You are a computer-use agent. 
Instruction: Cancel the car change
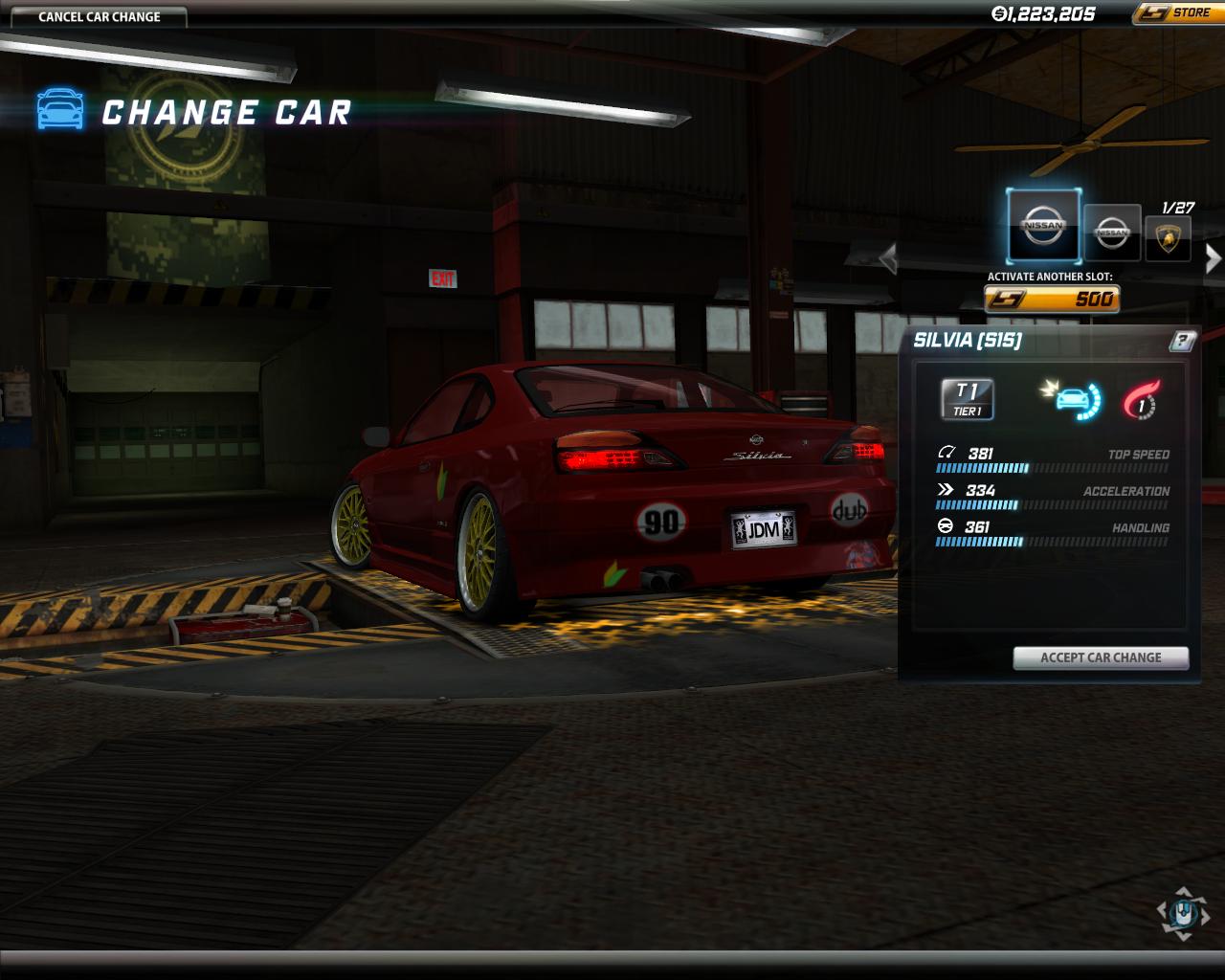pyautogui.click(x=100, y=16)
